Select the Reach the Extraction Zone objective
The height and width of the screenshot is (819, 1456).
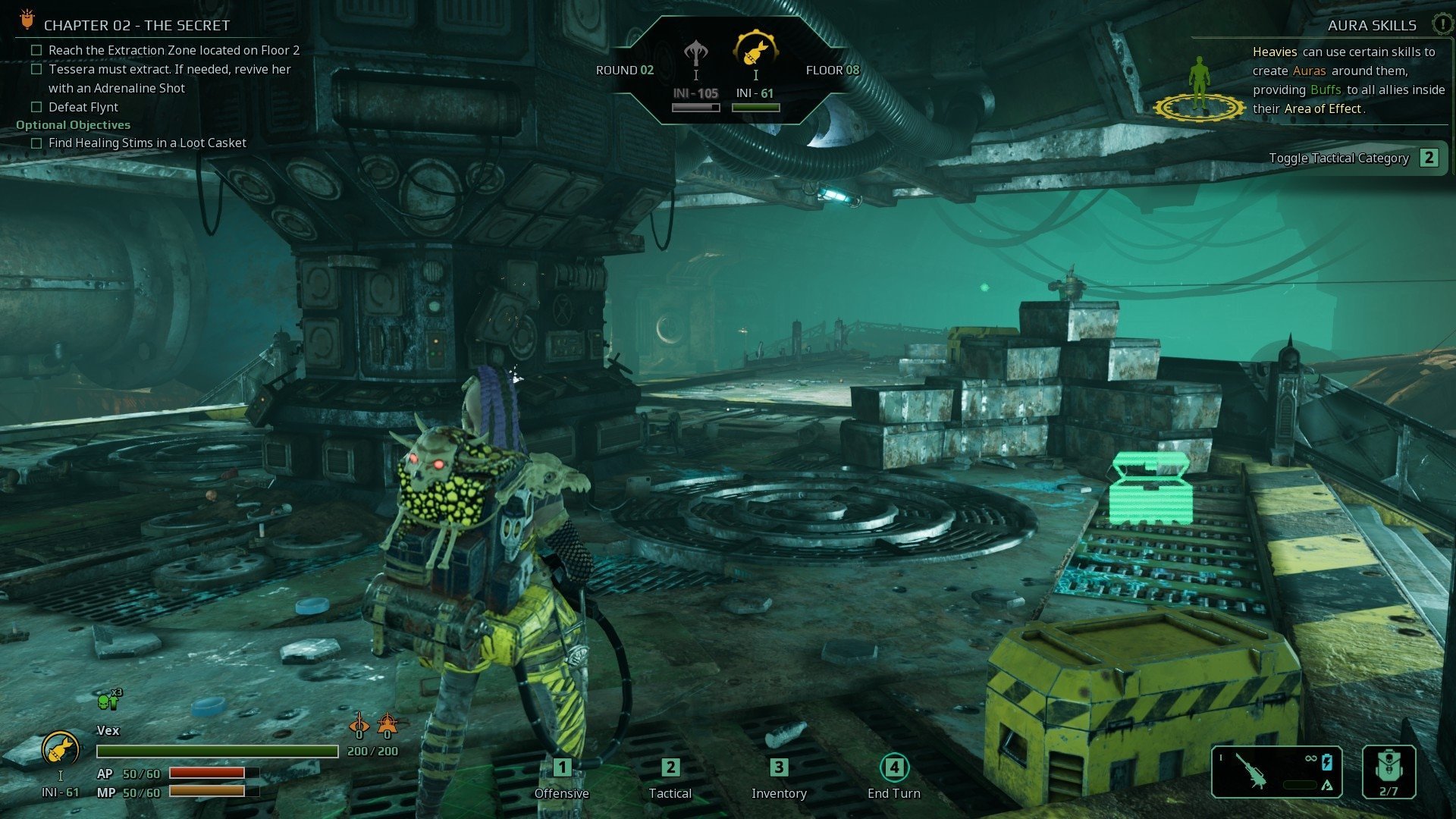[174, 50]
